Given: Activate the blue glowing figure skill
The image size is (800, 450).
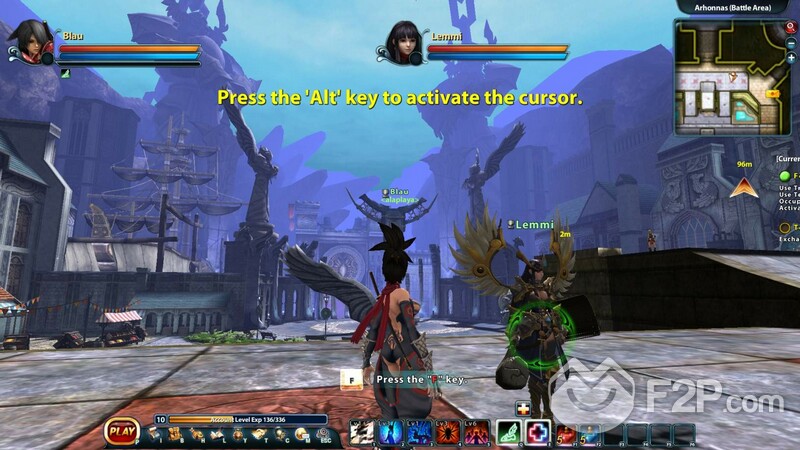Looking at the screenshot, I should 390,432.
